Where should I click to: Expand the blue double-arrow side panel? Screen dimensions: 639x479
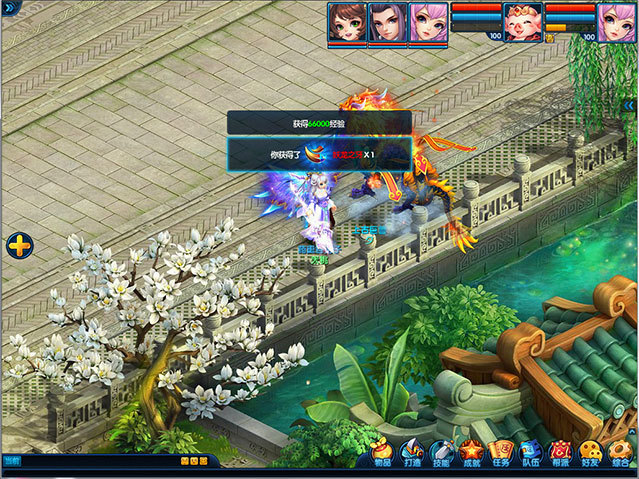[630, 105]
